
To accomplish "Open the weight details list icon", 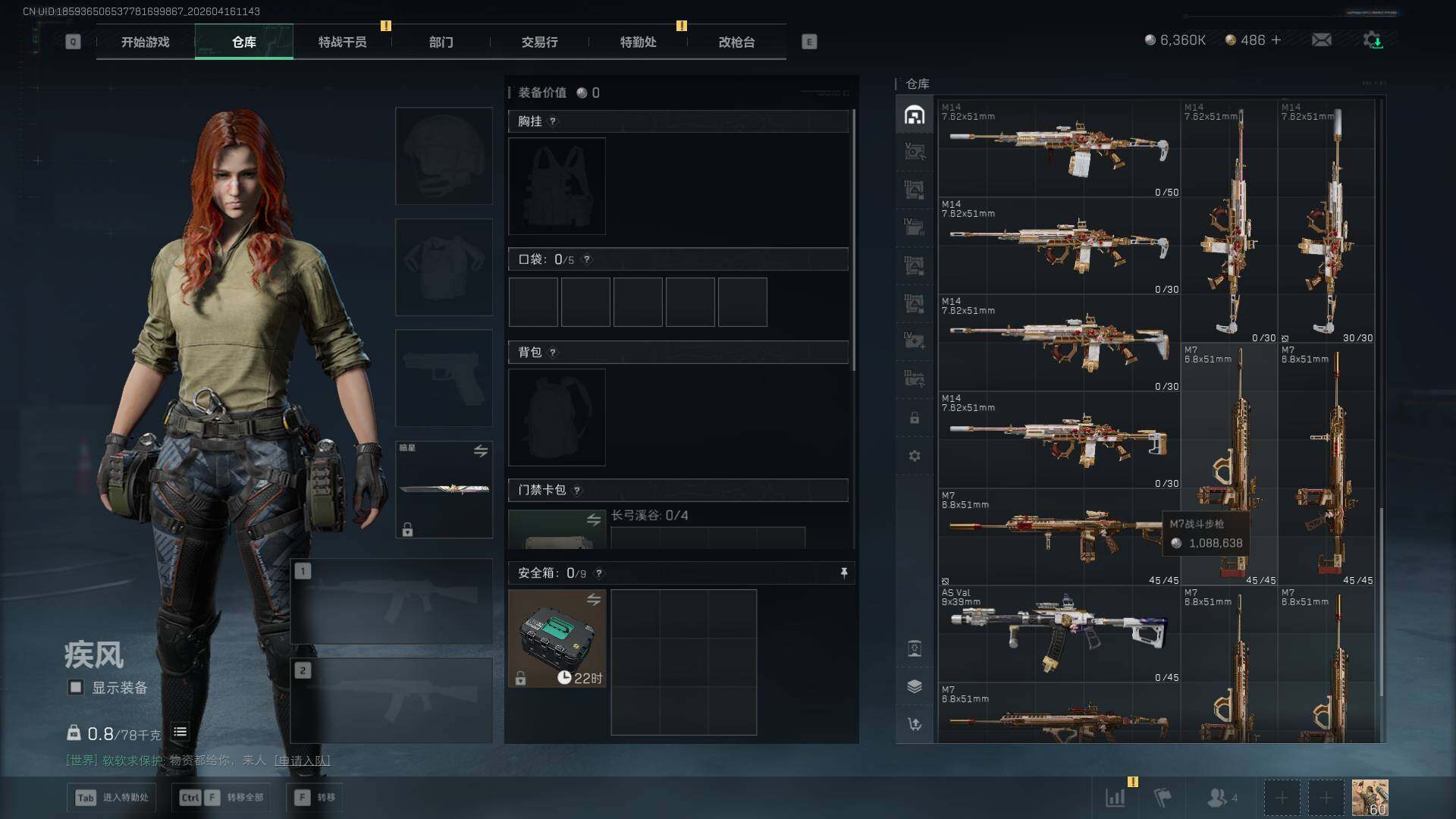I will coord(180,733).
